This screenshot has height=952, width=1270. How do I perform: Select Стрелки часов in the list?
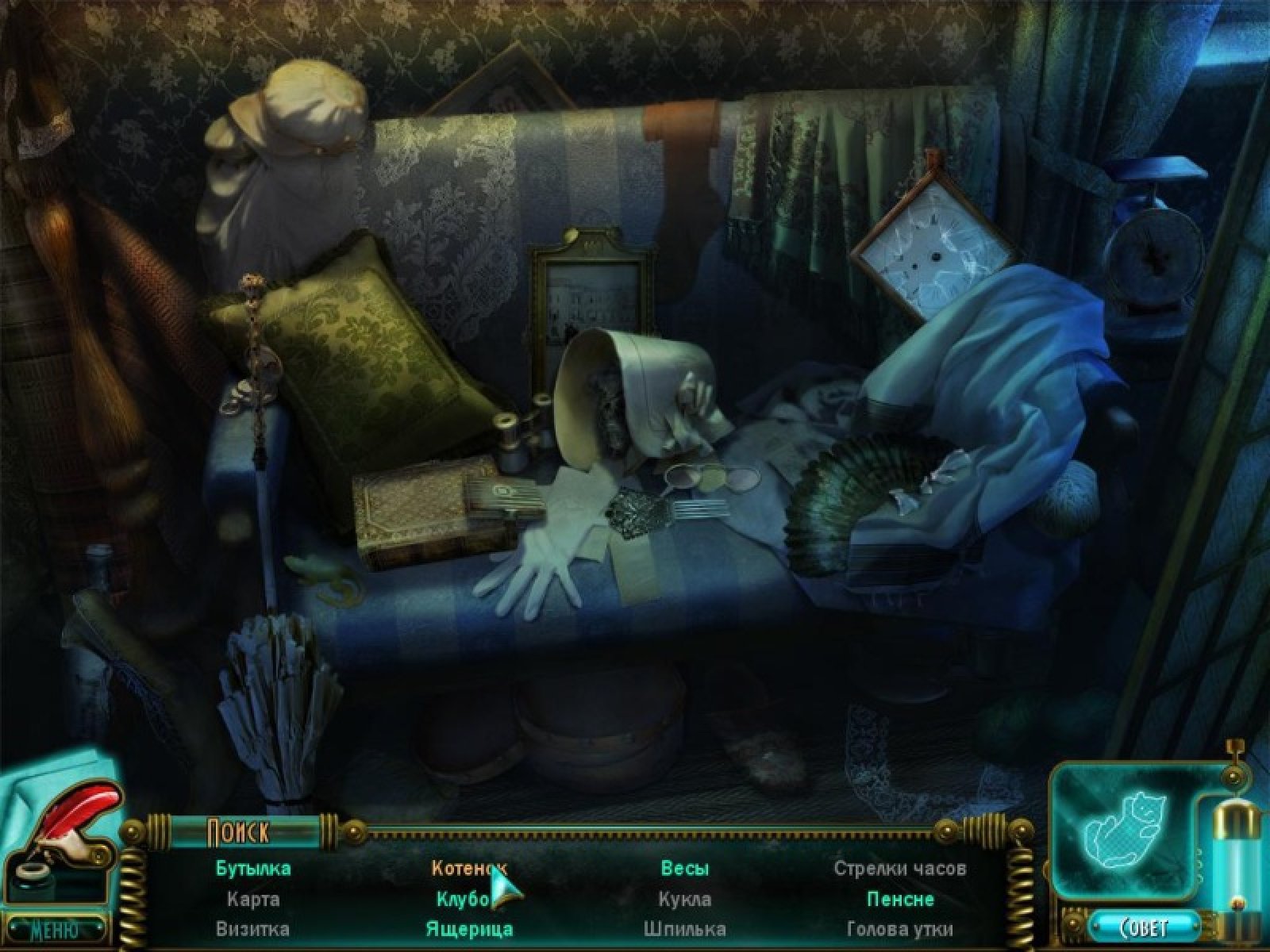pyautogui.click(x=900, y=868)
